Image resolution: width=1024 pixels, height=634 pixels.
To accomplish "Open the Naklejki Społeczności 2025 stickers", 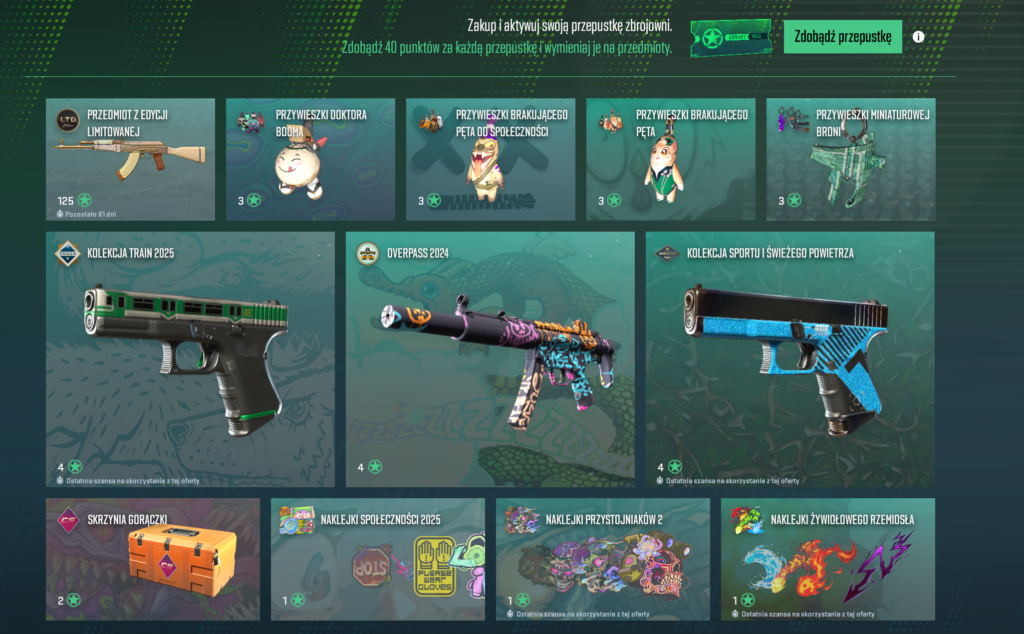I will coord(377,559).
